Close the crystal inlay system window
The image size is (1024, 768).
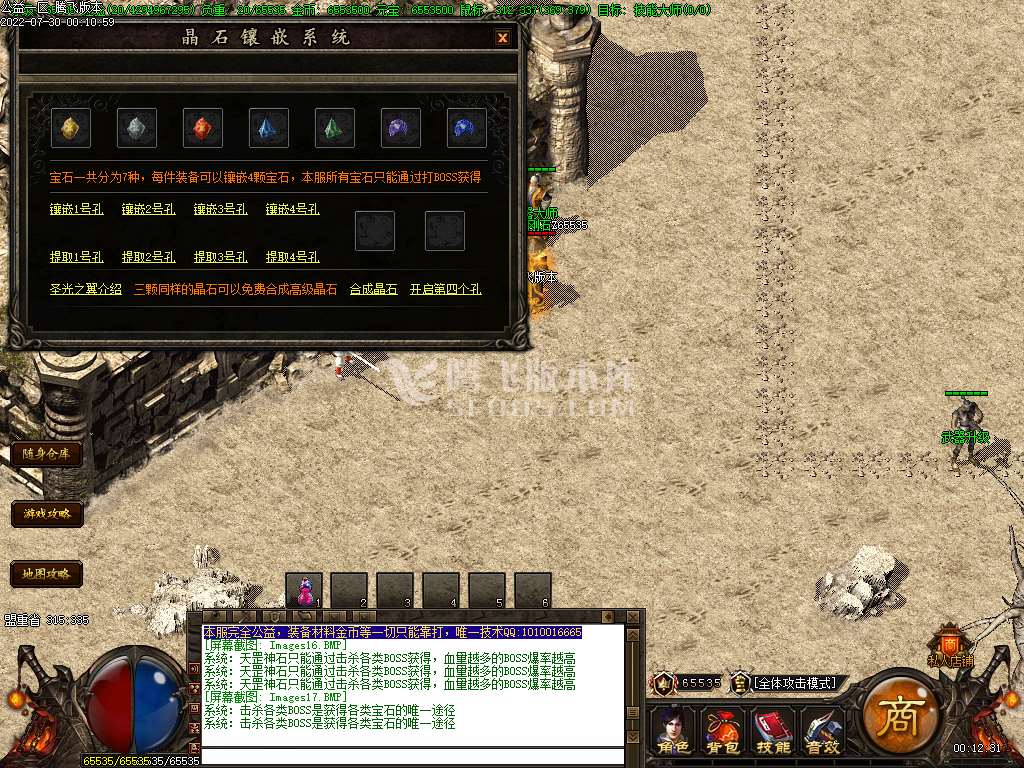click(502, 38)
